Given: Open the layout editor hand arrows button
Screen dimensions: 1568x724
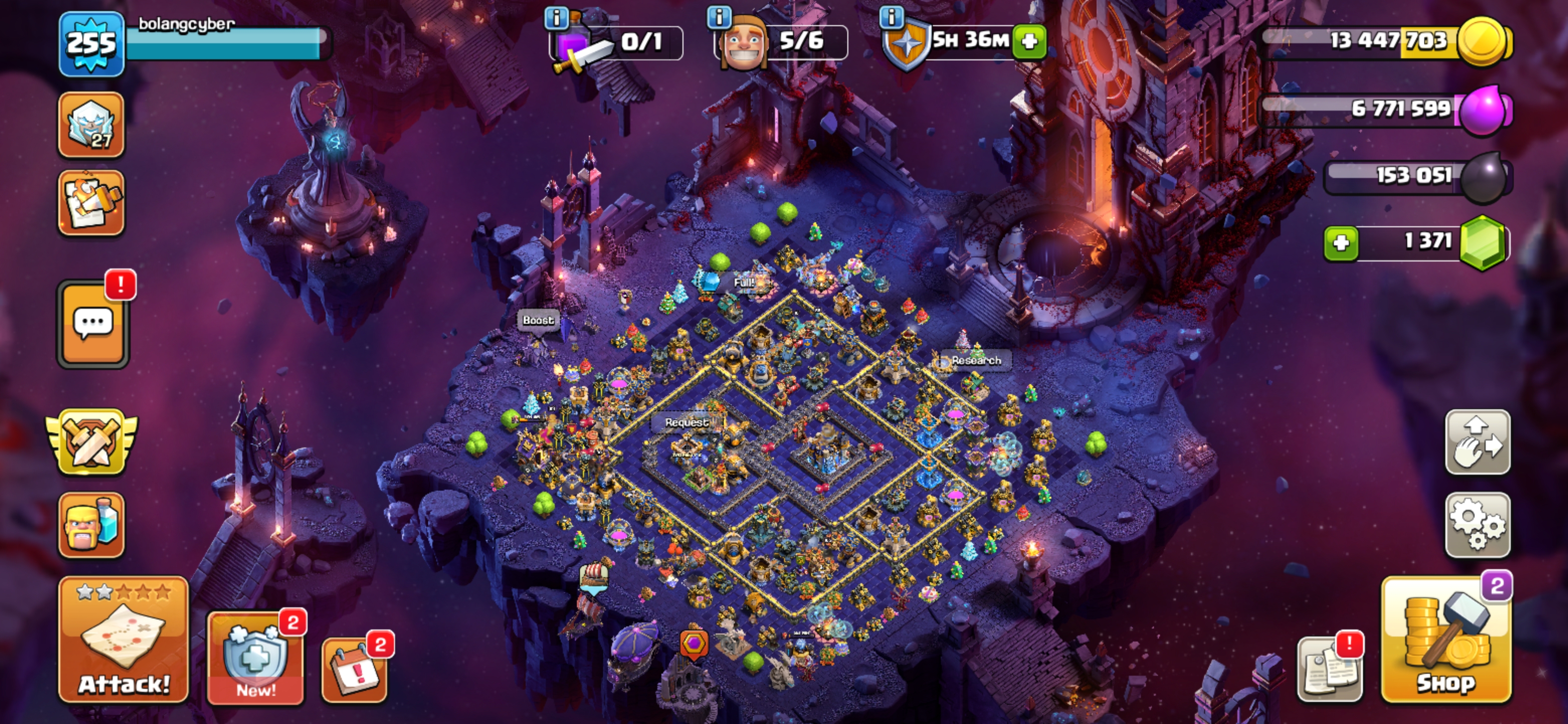Looking at the screenshot, I should pyautogui.click(x=1478, y=442).
